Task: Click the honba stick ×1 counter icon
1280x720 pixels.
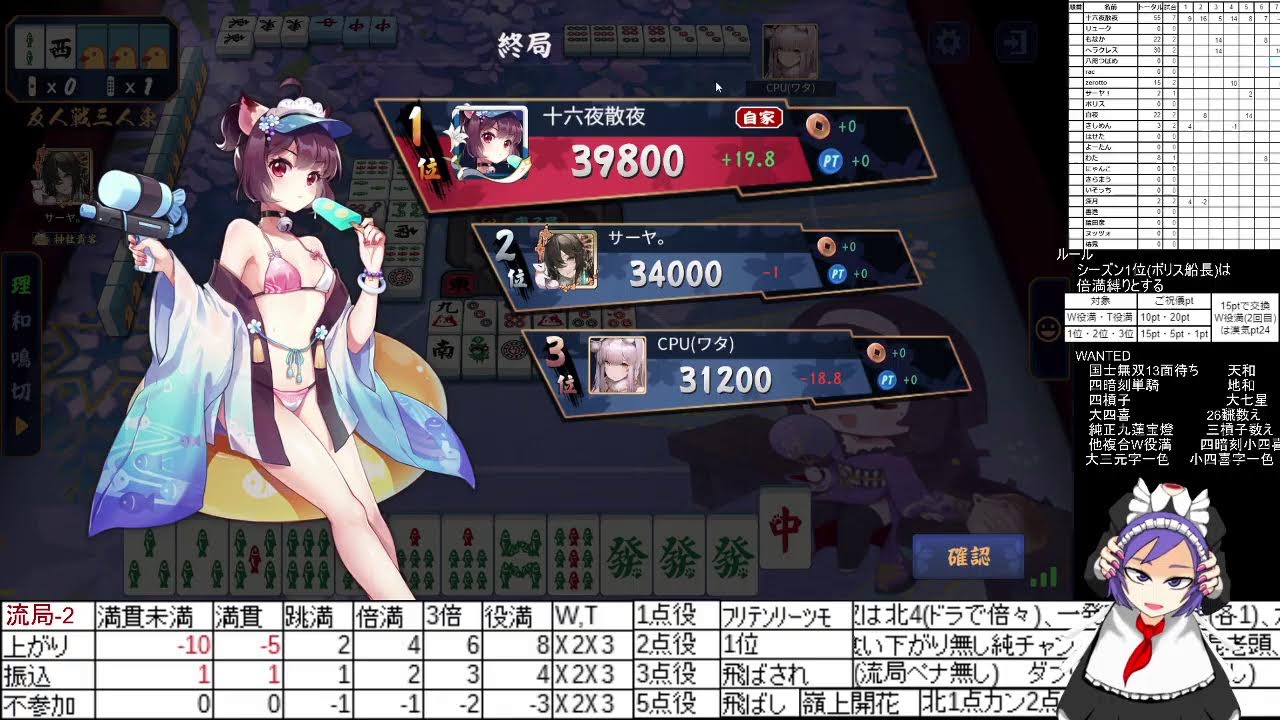Action: pos(111,87)
